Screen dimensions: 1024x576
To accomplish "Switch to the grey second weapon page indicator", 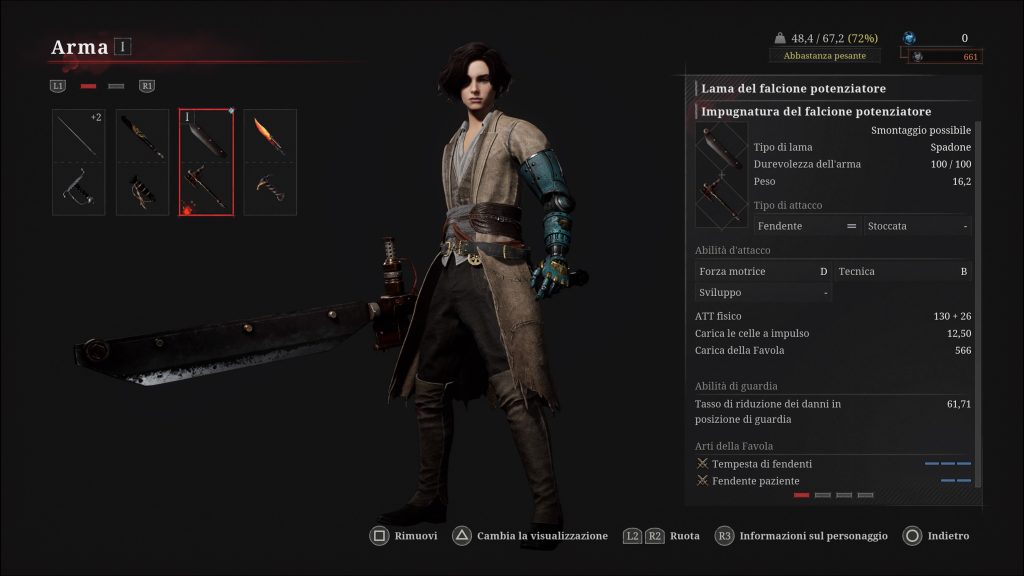I will 116,86.
